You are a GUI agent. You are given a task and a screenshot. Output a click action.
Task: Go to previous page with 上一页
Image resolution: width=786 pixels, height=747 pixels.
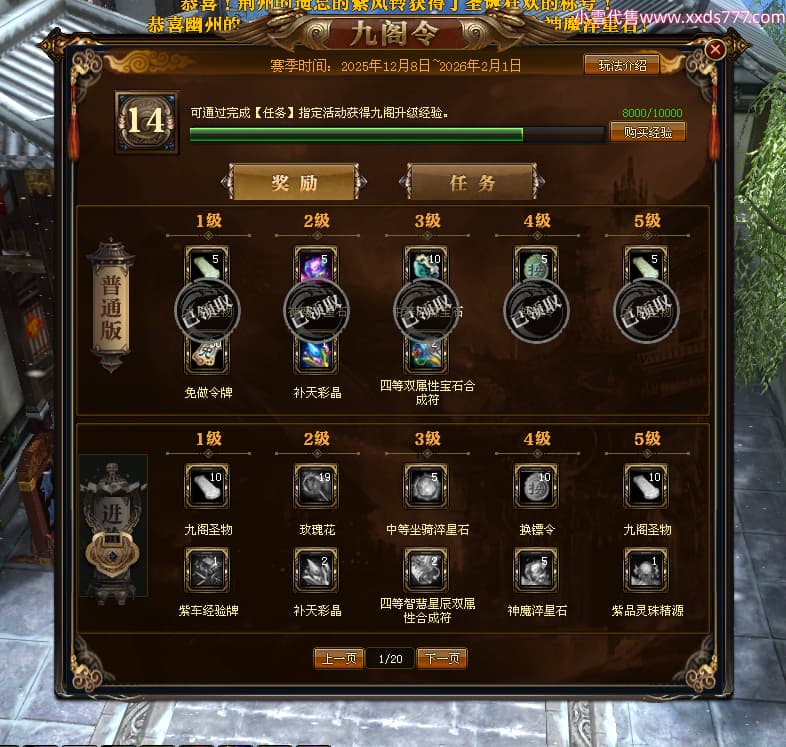pyautogui.click(x=337, y=658)
